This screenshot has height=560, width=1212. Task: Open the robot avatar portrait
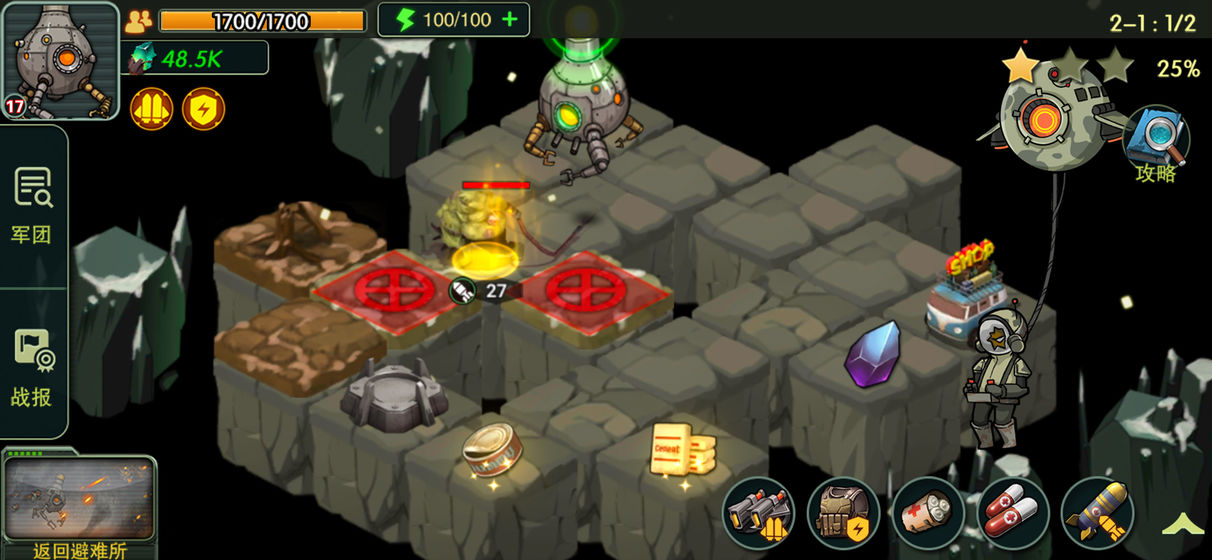click(x=61, y=61)
